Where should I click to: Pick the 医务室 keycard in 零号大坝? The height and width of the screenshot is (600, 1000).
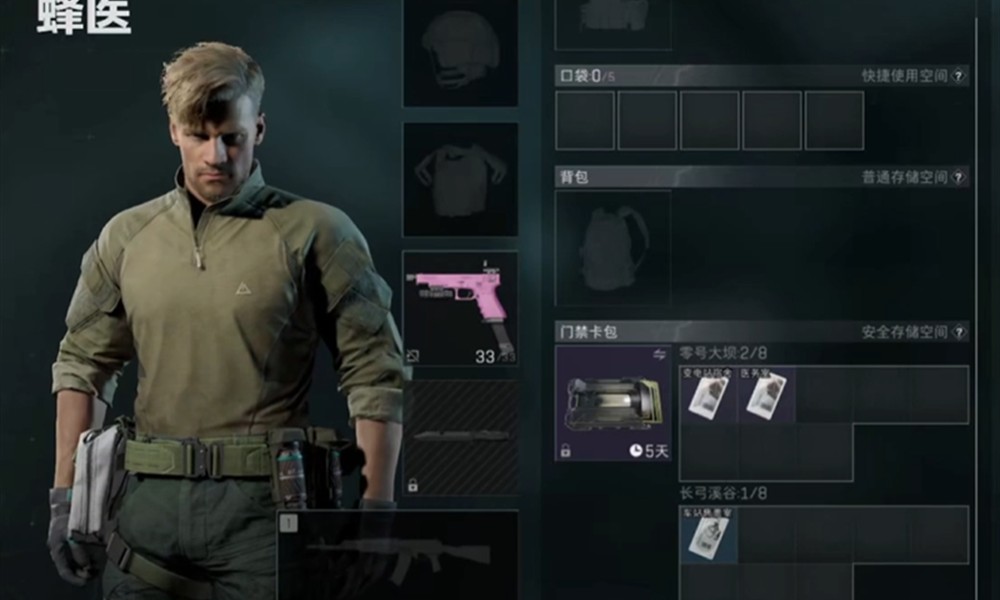click(766, 394)
